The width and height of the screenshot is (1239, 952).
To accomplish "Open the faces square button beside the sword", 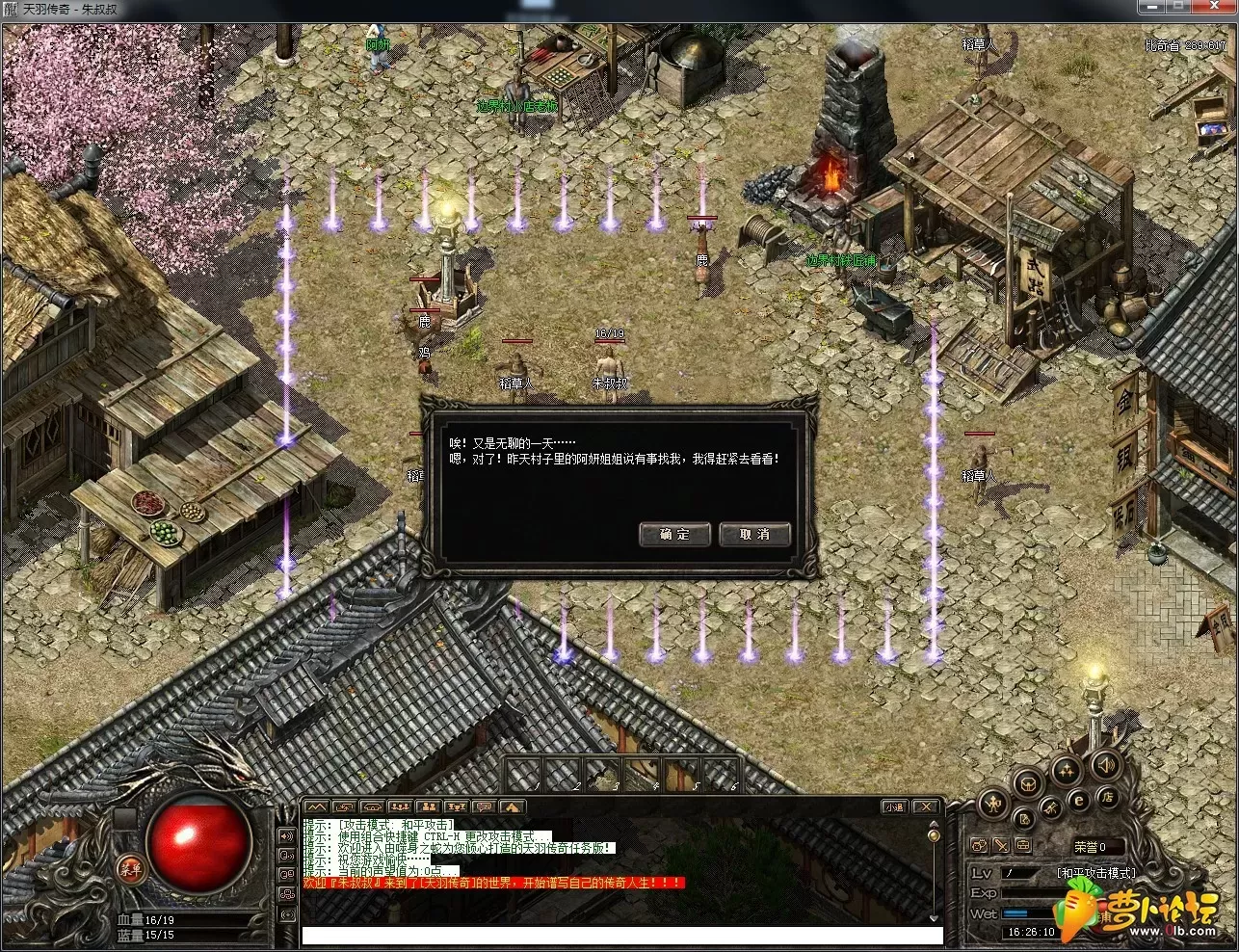I will (980, 846).
